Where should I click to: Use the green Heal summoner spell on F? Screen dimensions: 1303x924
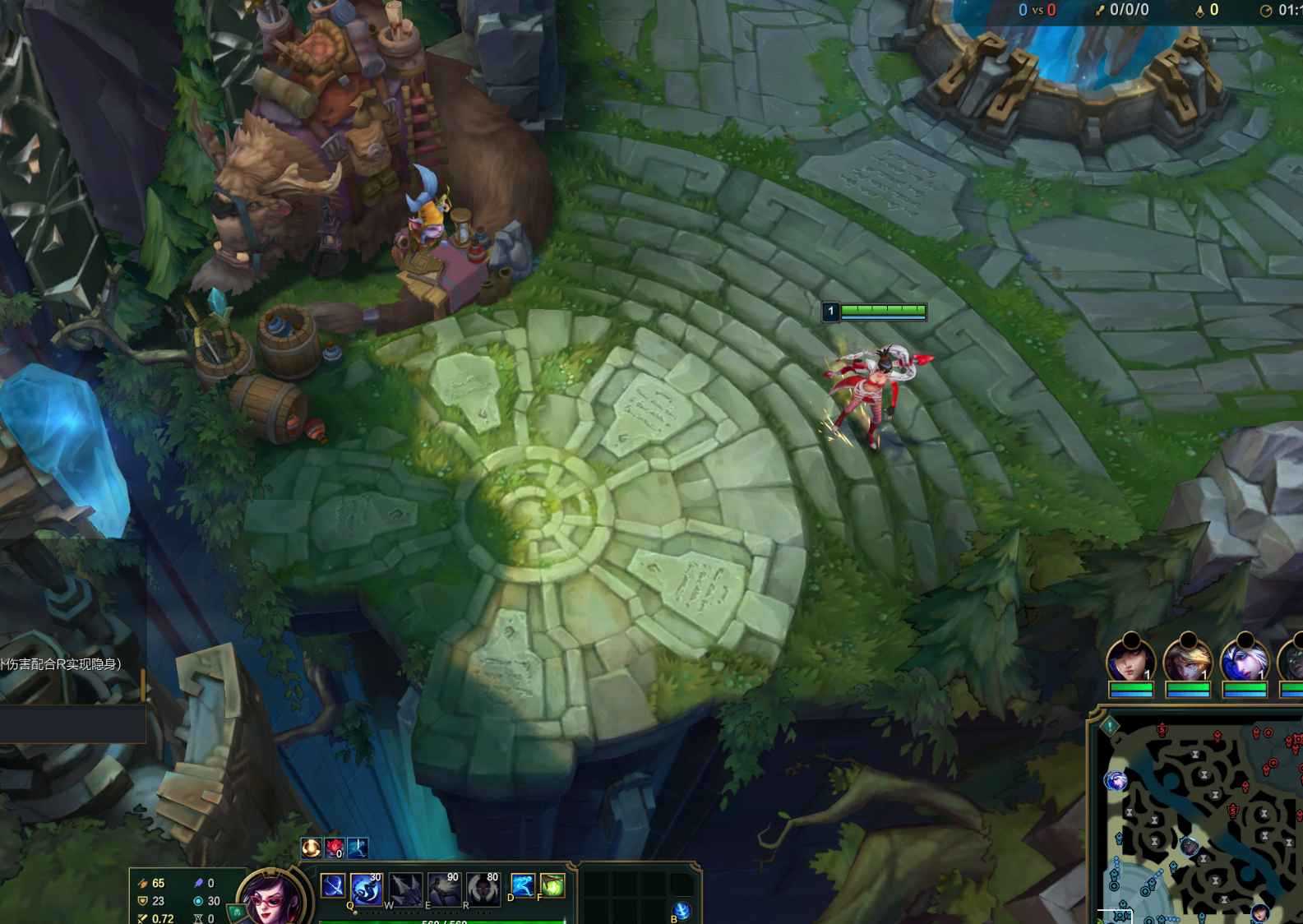(552, 885)
